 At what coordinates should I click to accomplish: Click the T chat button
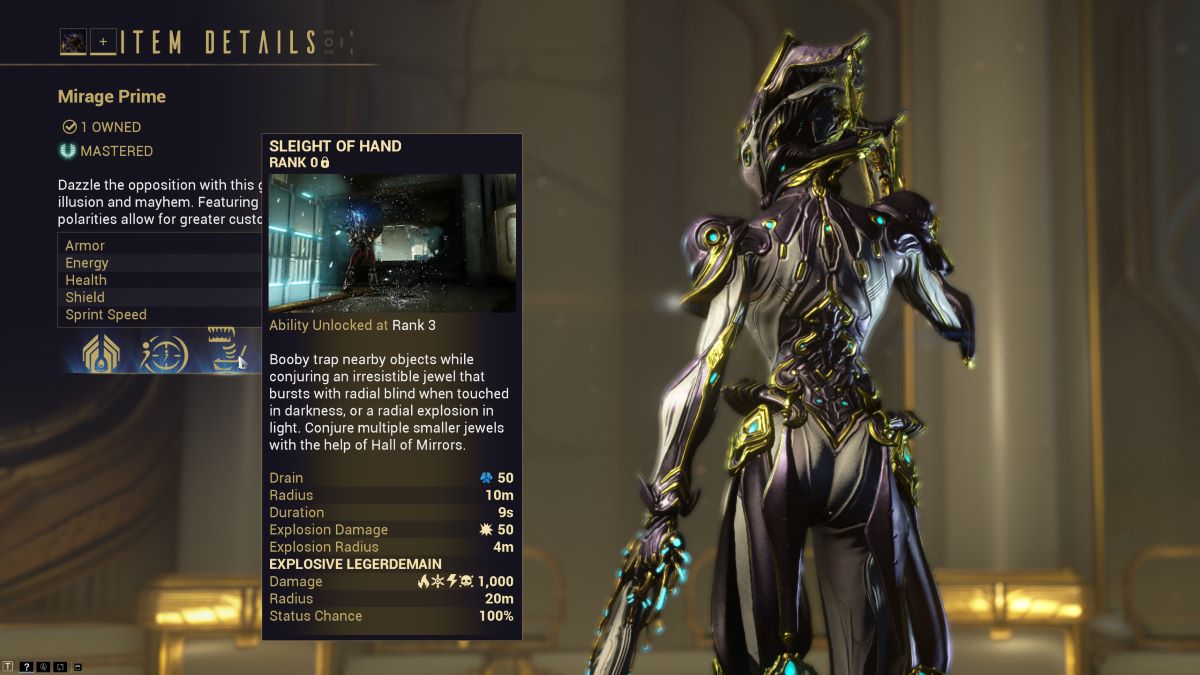coord(9,666)
